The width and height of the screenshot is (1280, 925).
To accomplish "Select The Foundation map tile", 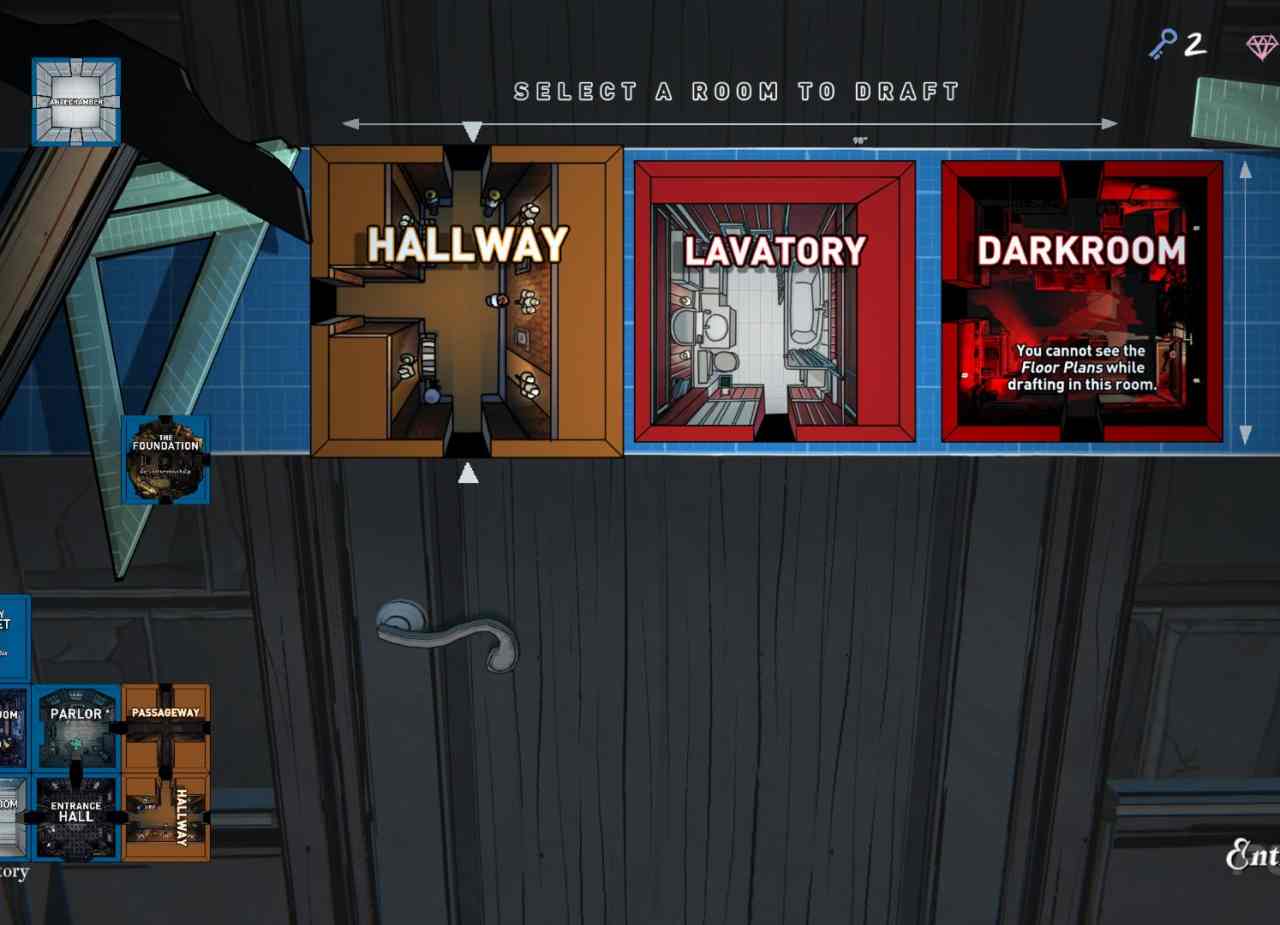I will coord(166,459).
